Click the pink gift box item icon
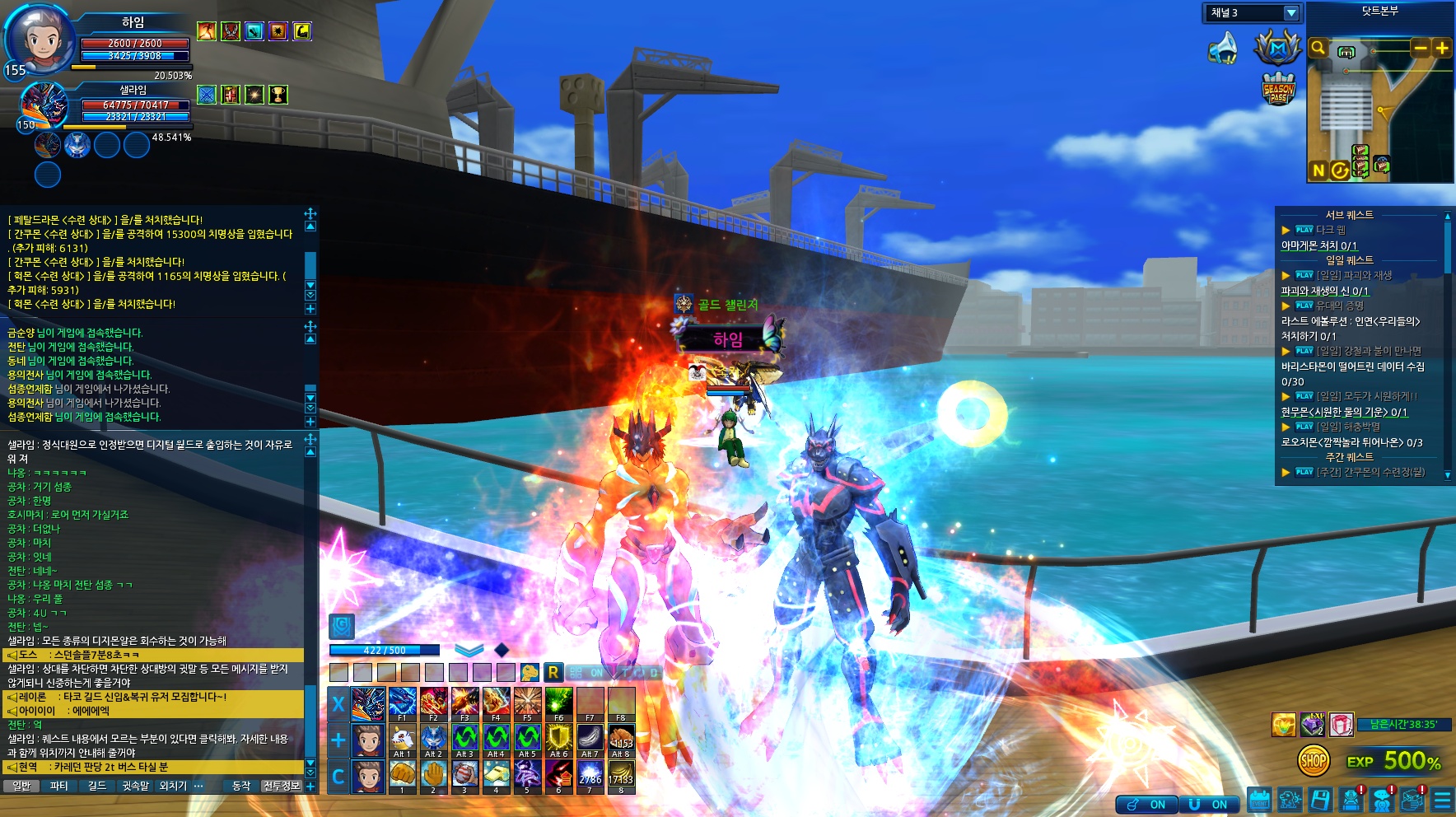The width and height of the screenshot is (1456, 817). (1342, 725)
